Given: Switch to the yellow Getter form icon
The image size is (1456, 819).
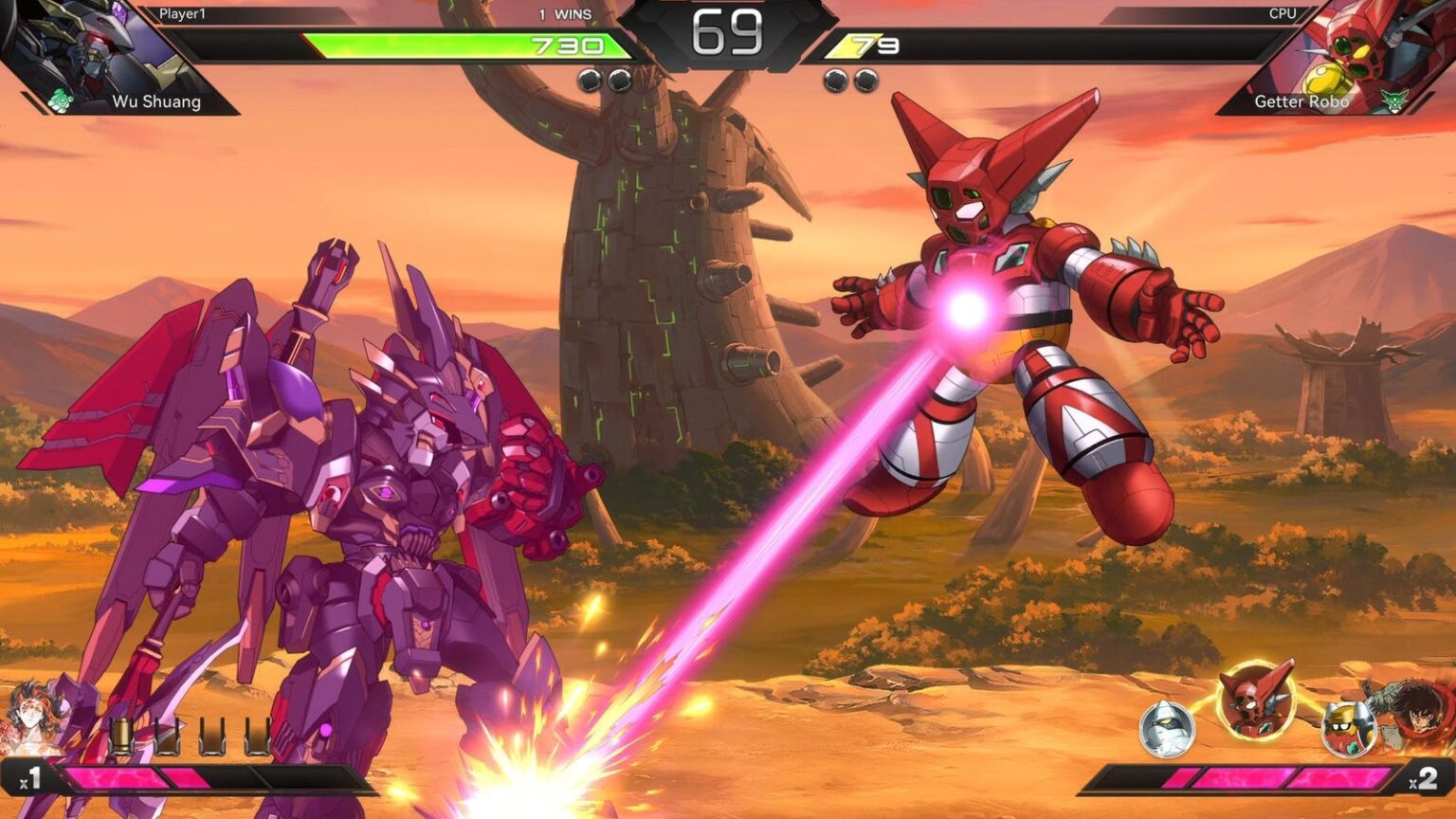Looking at the screenshot, I should [1347, 728].
